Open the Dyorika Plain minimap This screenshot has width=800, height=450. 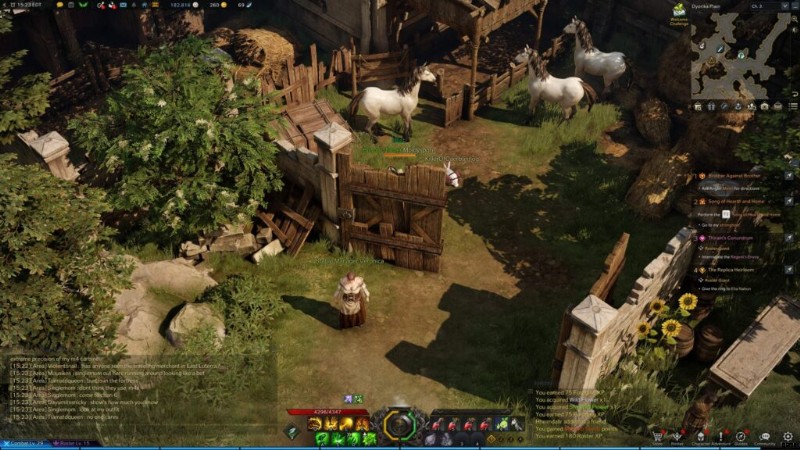741,55
